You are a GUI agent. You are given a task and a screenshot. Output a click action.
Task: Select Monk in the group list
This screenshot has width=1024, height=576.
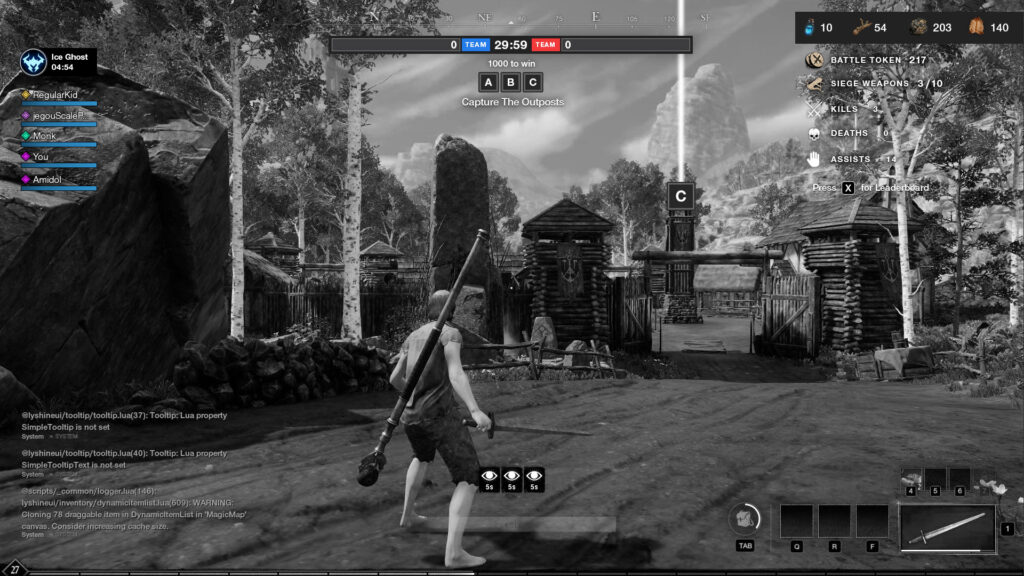[44, 136]
